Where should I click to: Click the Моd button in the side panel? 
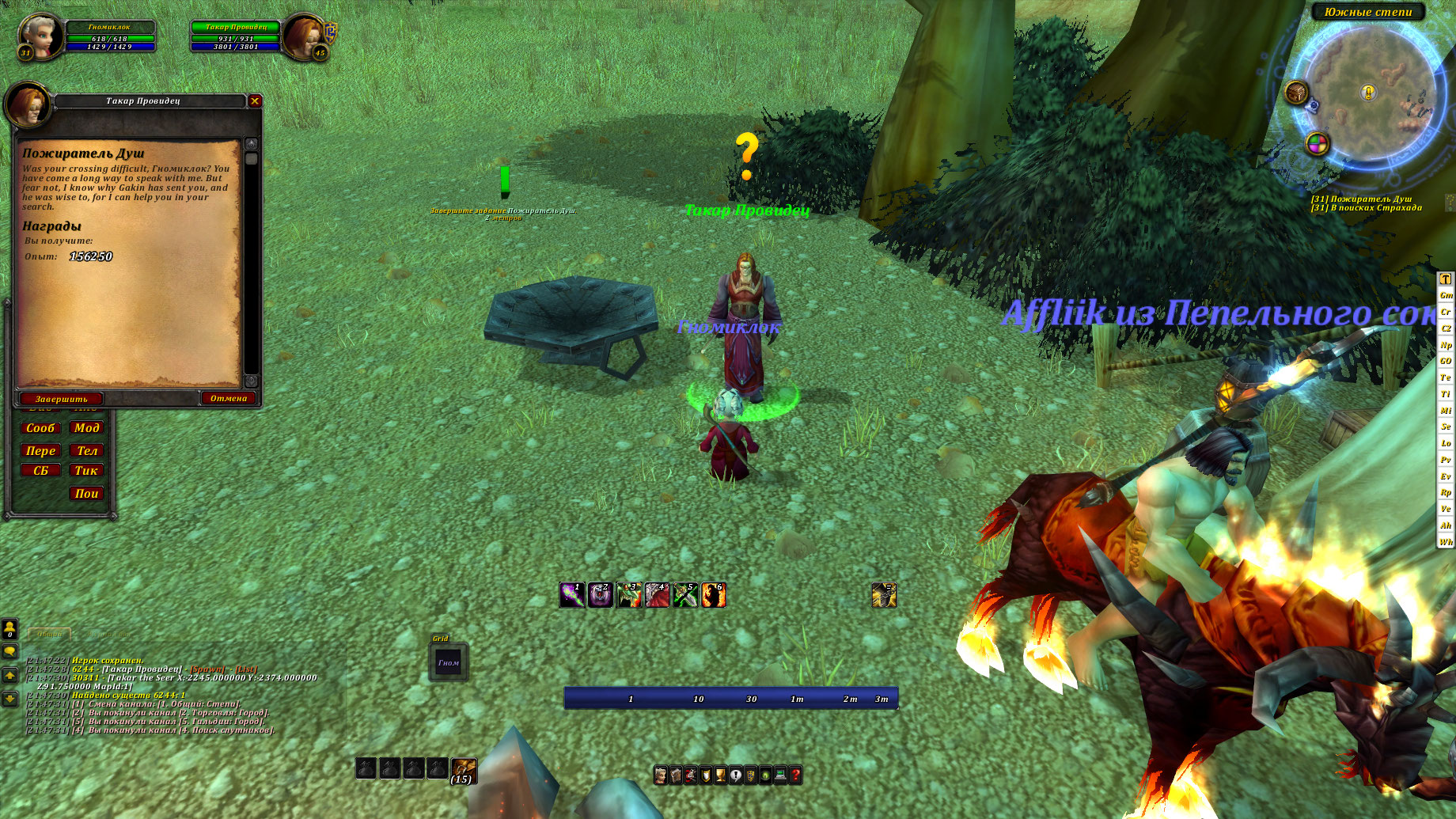86,428
